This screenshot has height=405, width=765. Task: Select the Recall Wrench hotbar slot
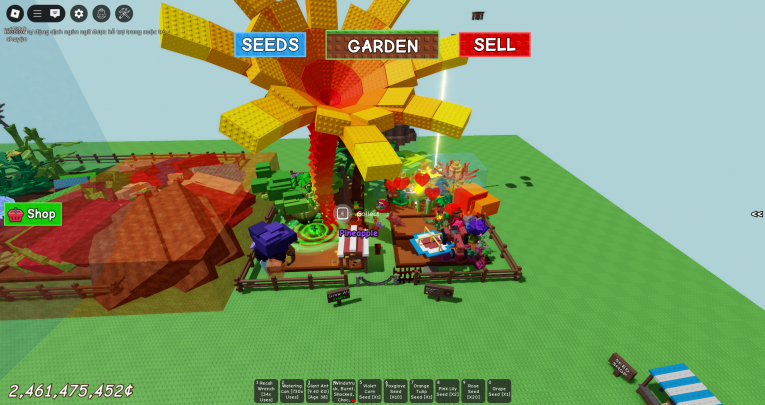(x=266, y=391)
